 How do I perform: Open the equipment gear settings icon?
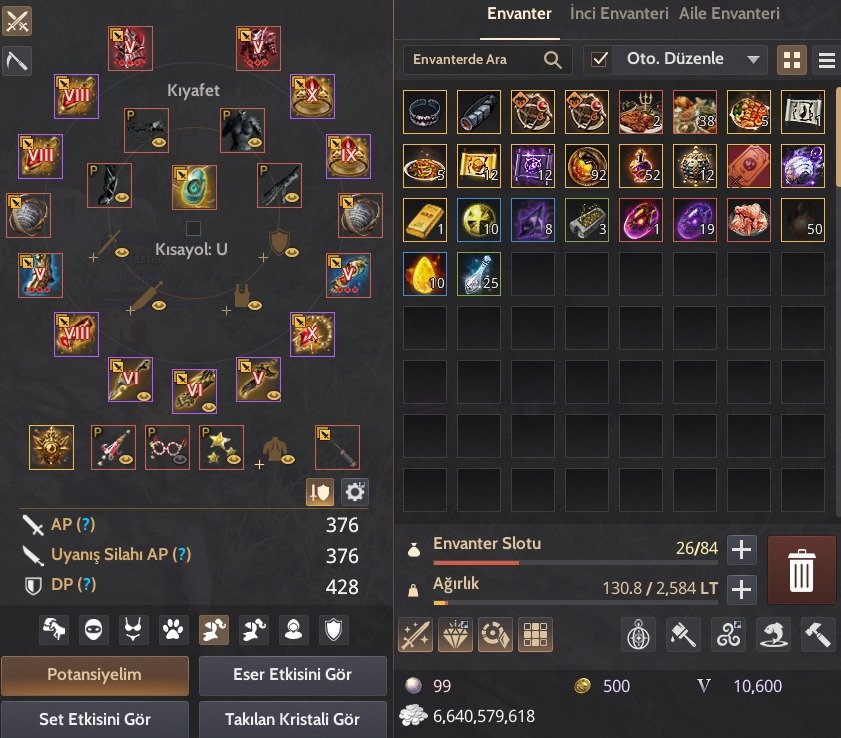[355, 491]
